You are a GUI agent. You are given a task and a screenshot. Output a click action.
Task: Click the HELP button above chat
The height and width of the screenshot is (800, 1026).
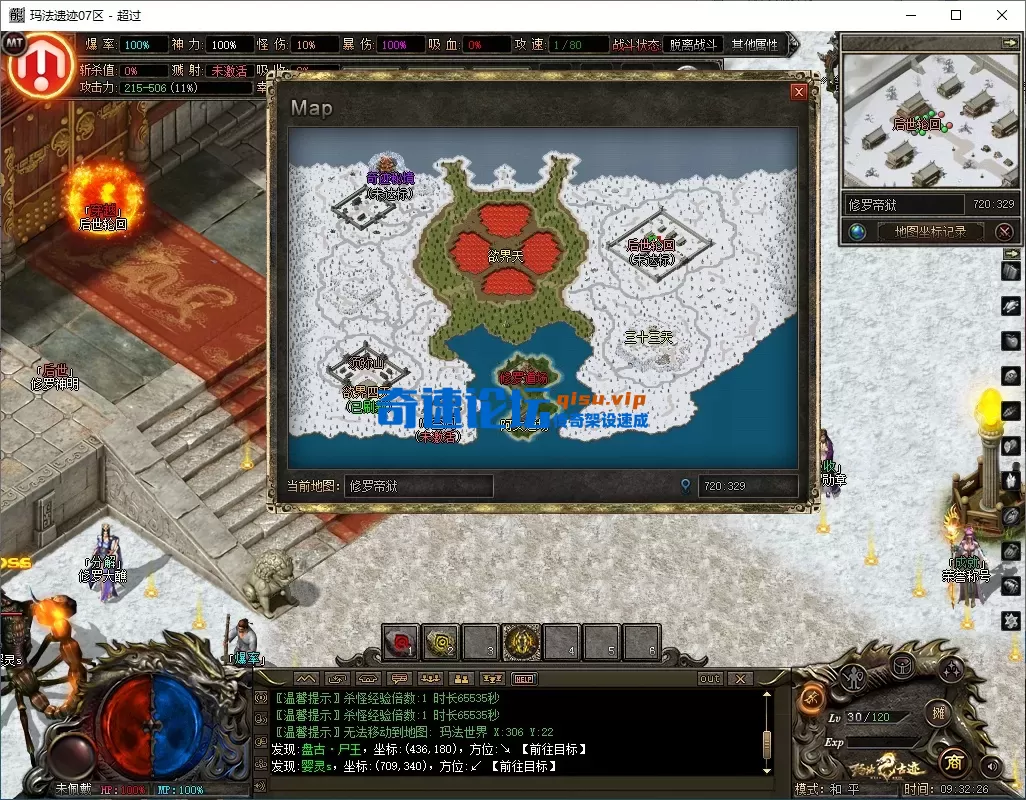523,679
